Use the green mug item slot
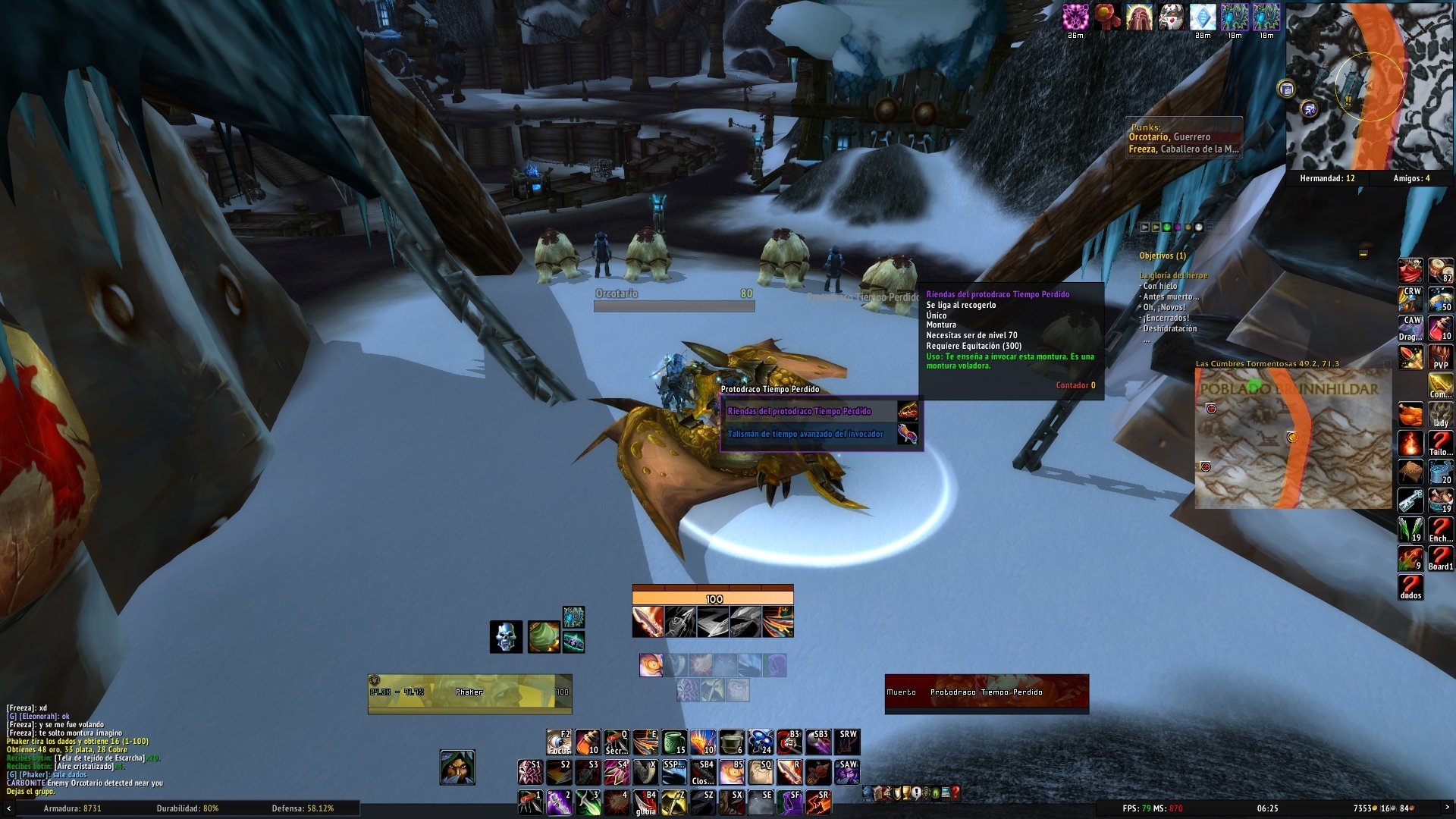 click(673, 742)
